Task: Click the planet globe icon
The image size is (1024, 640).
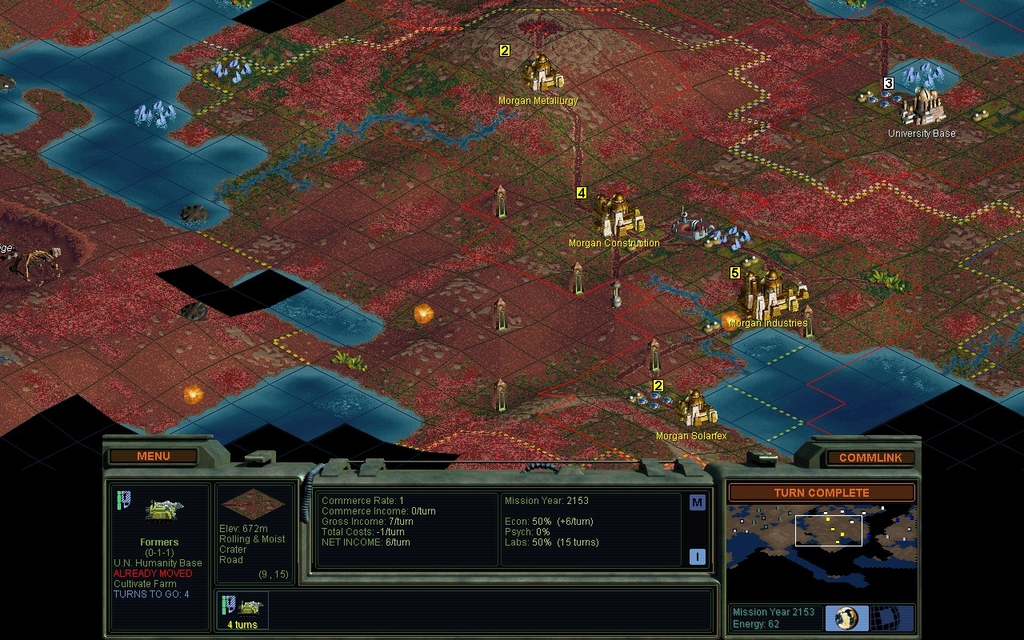Action: (x=846, y=617)
